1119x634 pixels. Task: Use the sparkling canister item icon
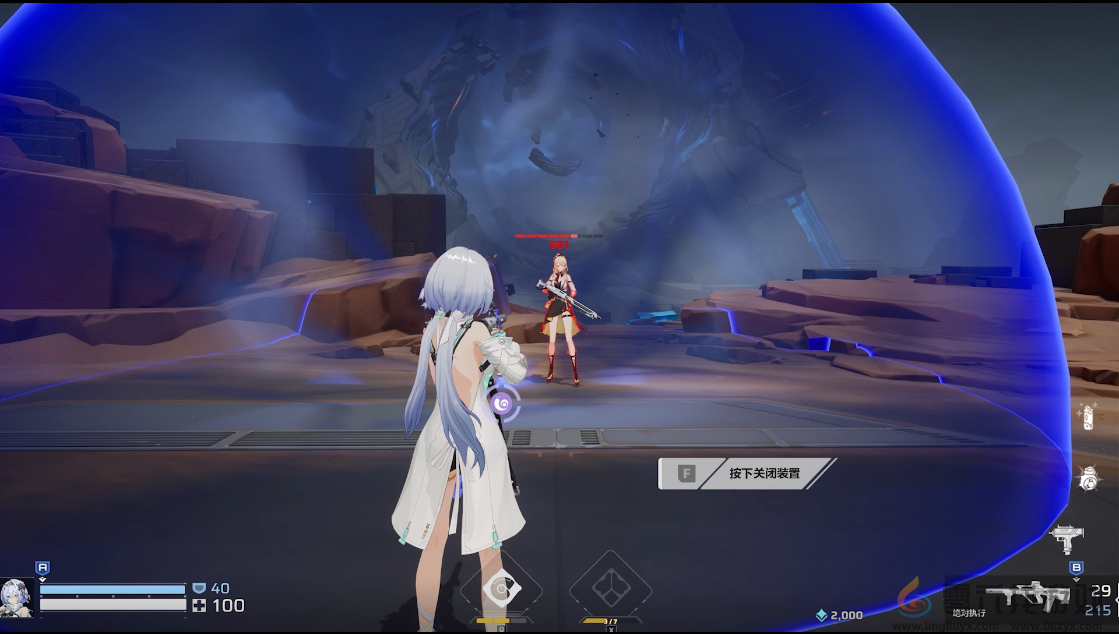click(x=1087, y=416)
